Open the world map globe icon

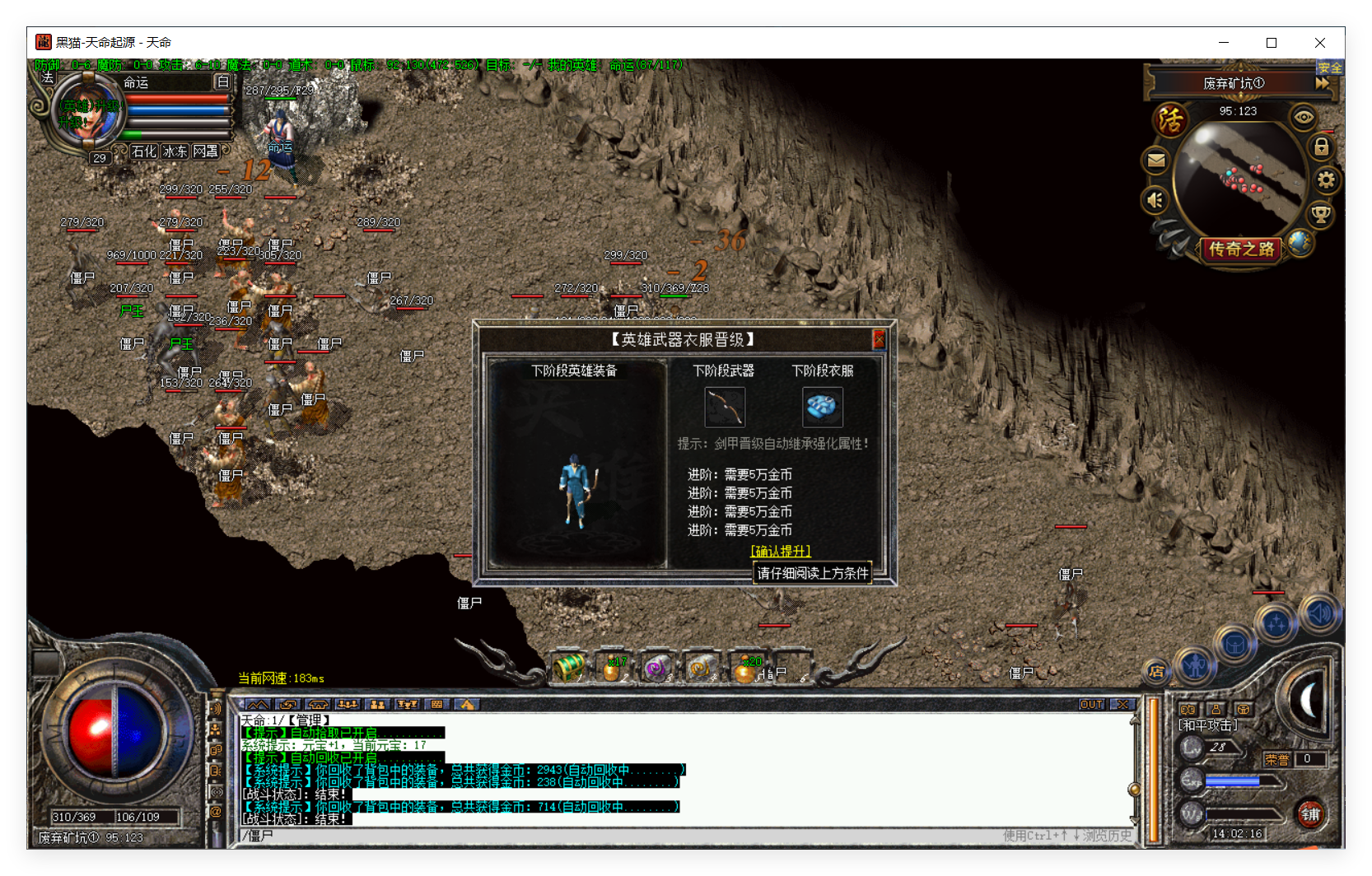click(x=1300, y=242)
